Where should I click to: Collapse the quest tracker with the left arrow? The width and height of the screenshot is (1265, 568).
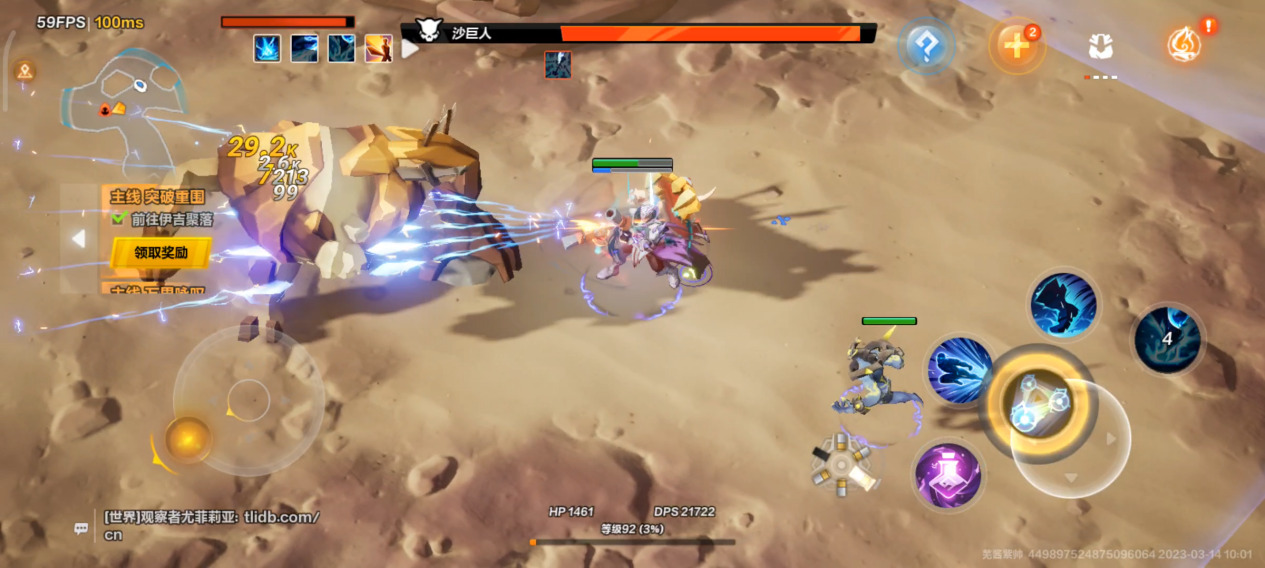(x=78, y=238)
